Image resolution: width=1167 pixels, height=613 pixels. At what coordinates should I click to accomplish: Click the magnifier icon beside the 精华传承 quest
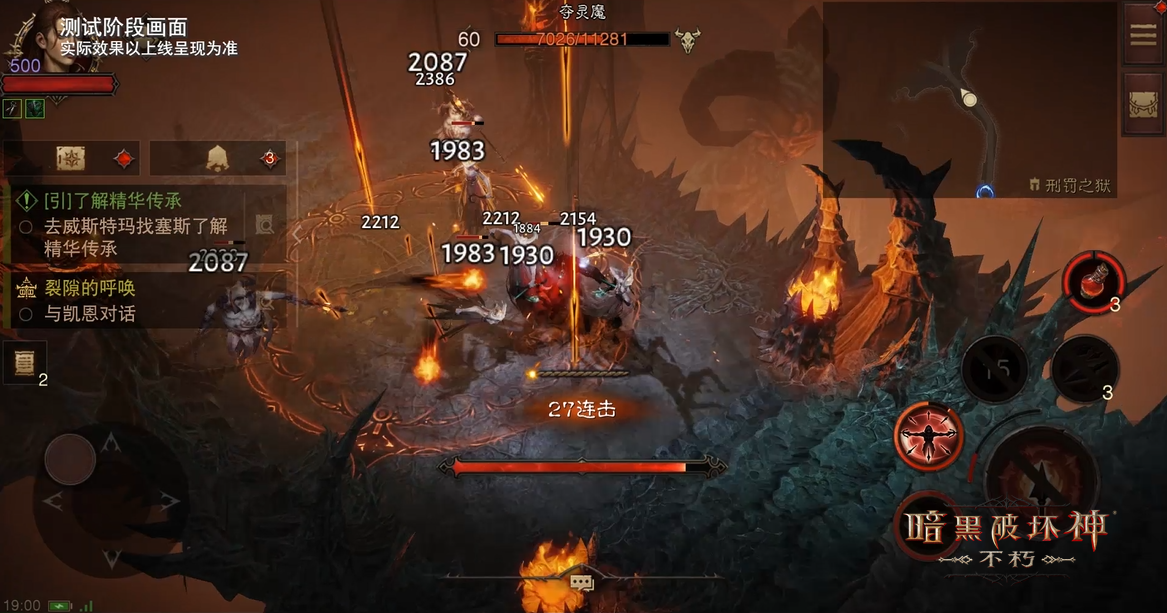(264, 225)
